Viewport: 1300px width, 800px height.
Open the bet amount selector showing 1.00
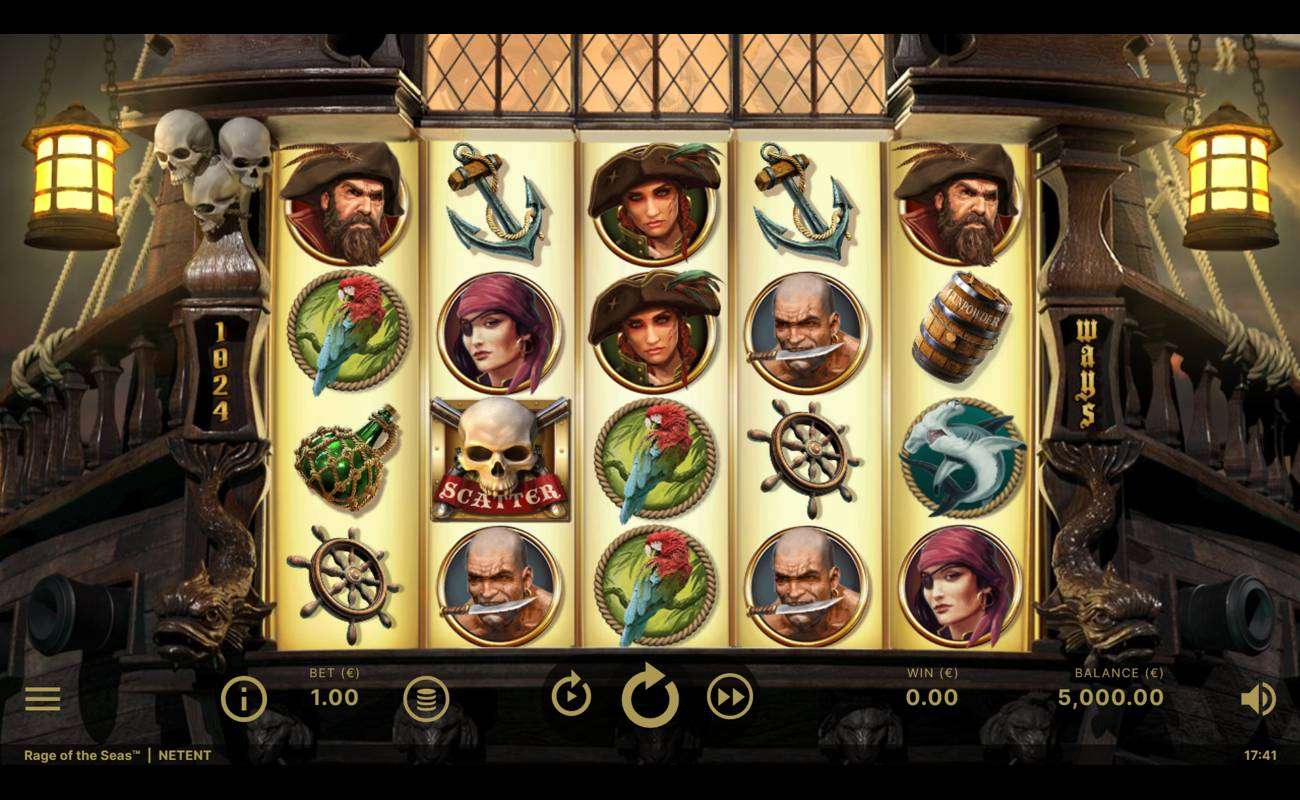click(332, 697)
